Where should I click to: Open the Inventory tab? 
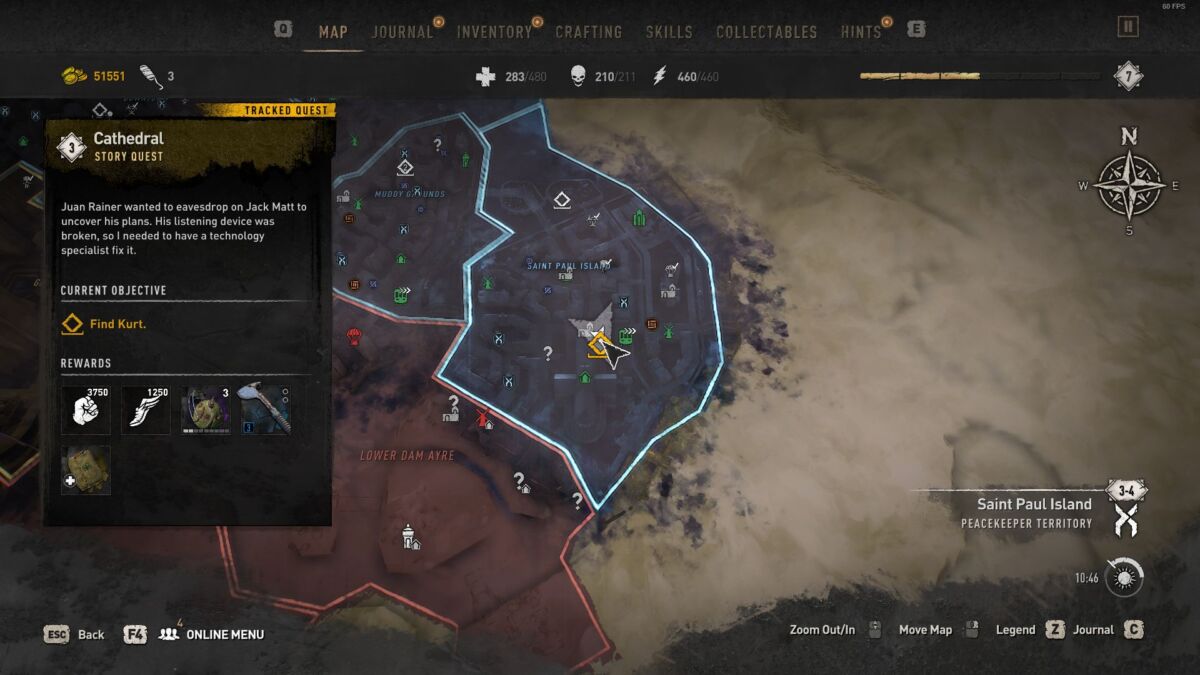494,32
